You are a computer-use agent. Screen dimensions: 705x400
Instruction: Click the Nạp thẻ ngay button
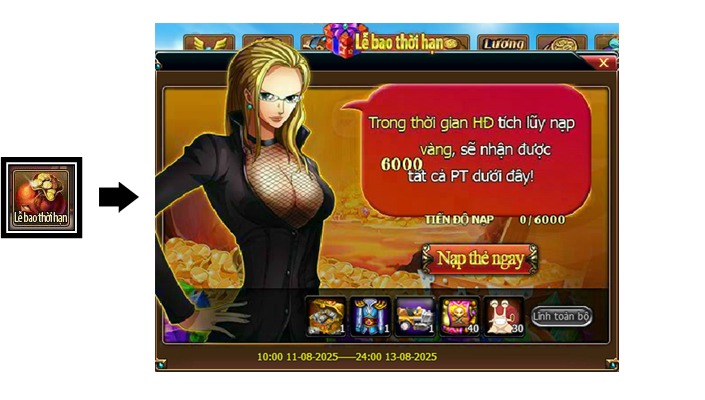pyautogui.click(x=479, y=258)
